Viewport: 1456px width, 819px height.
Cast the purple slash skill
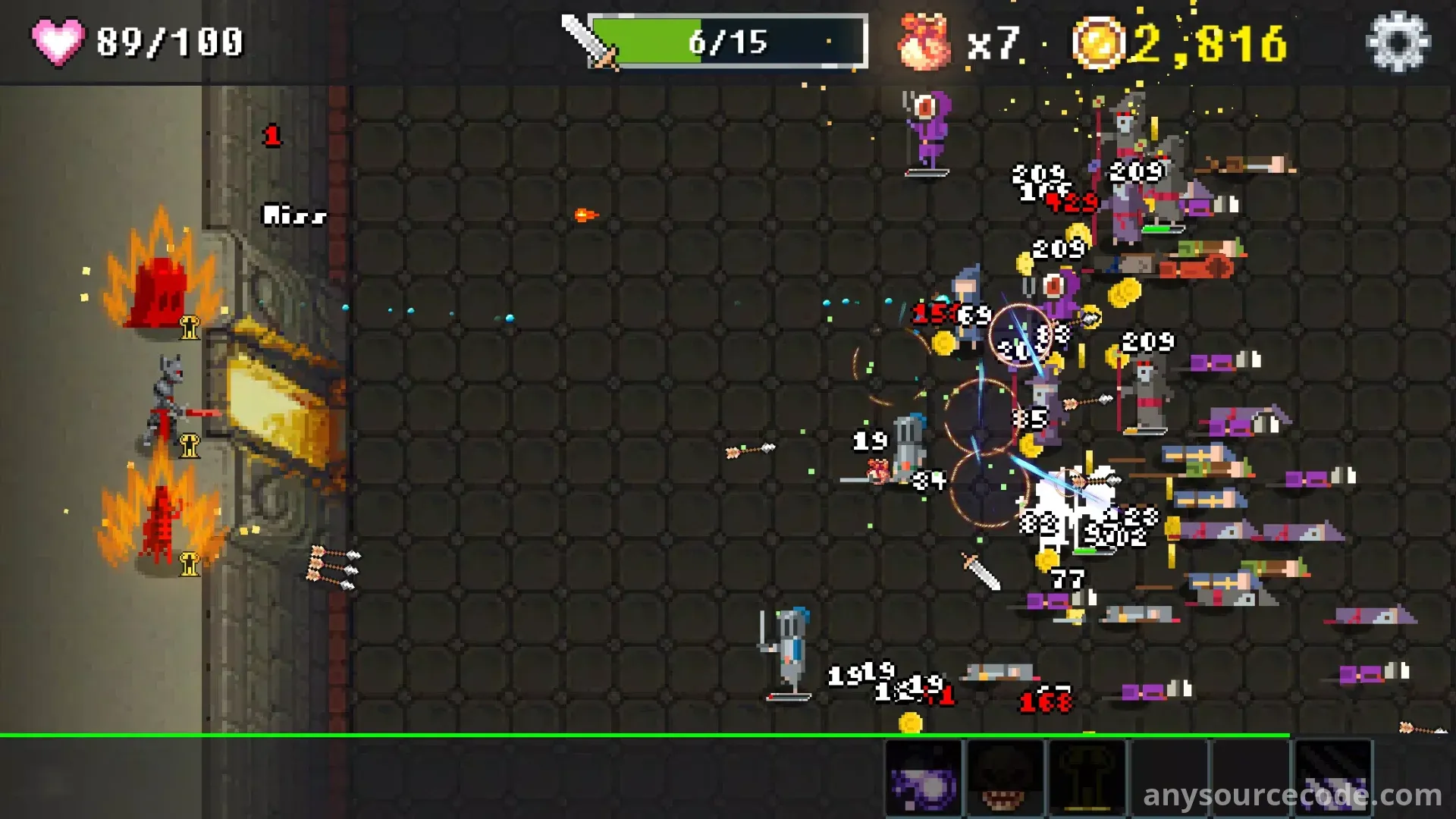point(1333,779)
